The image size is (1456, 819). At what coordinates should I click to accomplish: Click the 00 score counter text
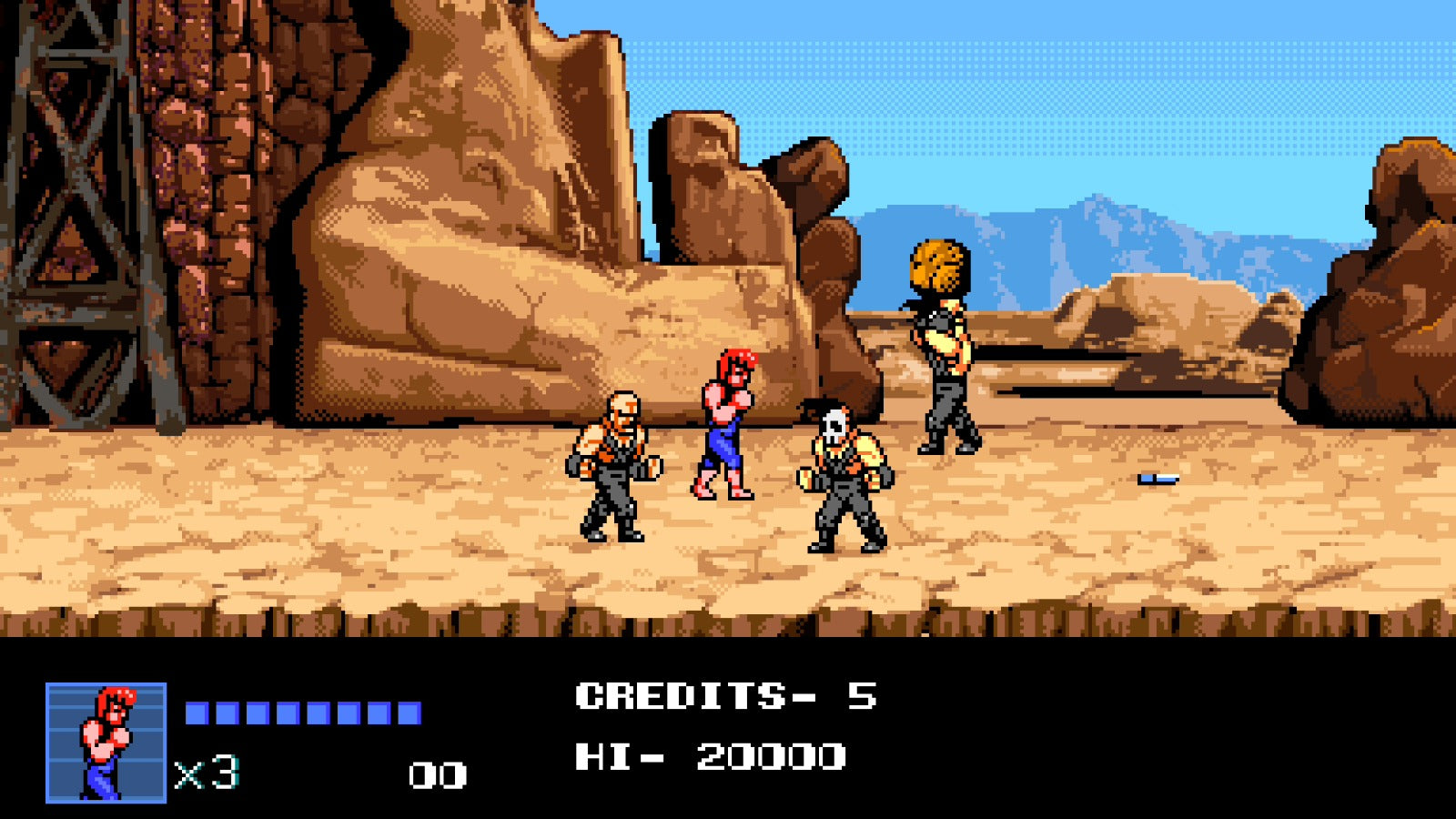(437, 773)
